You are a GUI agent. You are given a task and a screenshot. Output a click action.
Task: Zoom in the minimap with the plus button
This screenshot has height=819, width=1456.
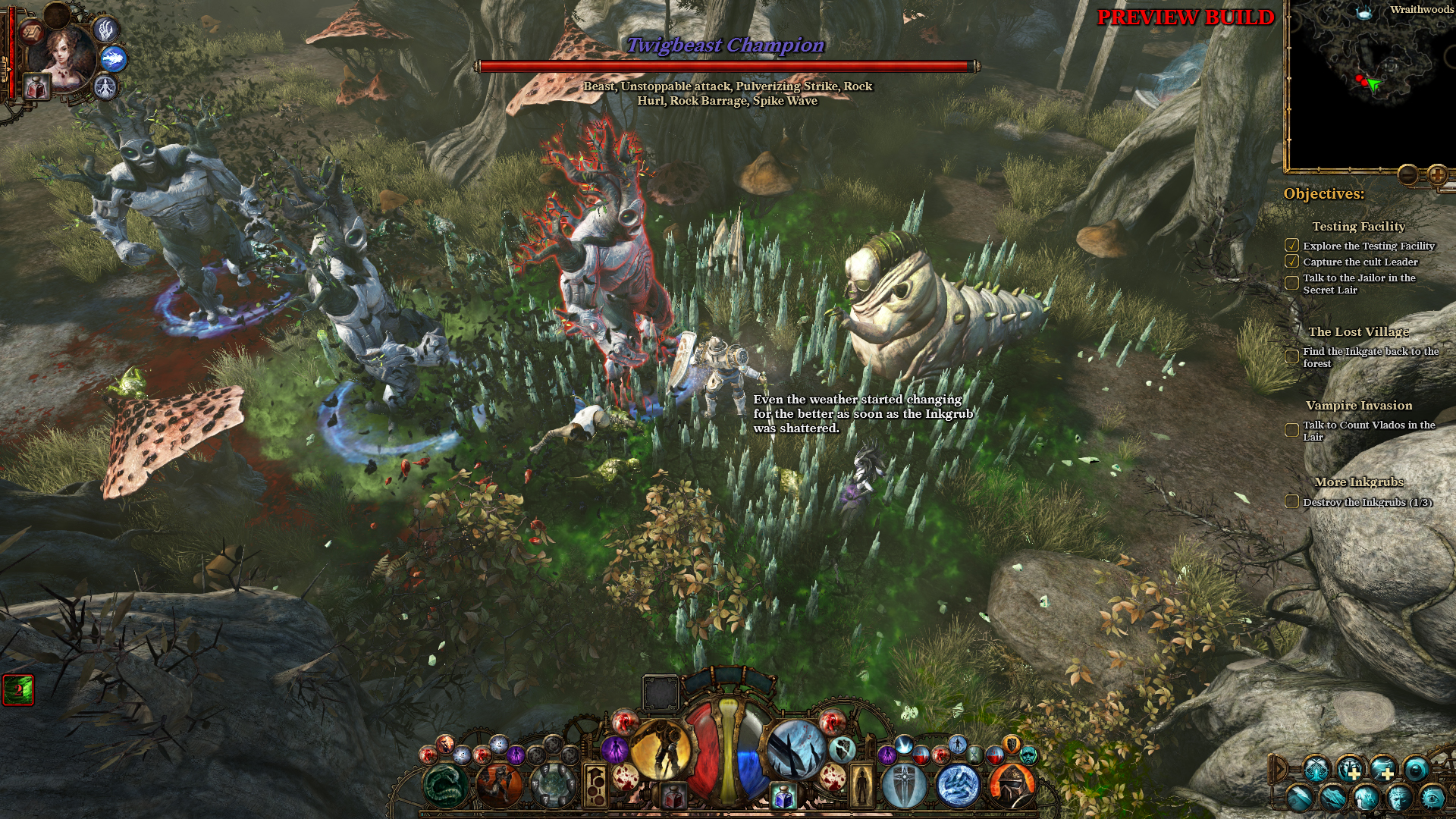click(x=1437, y=175)
